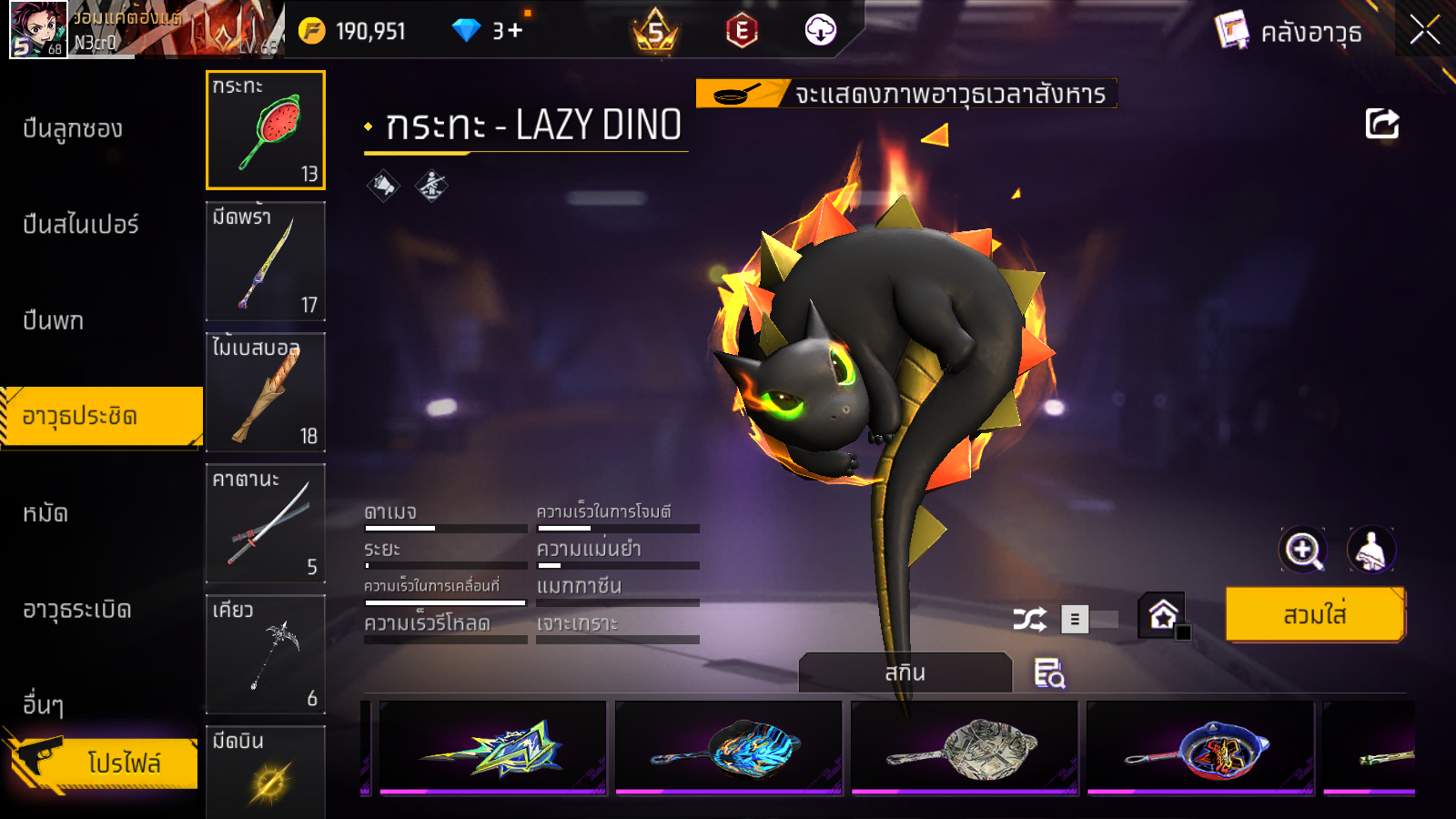Share the skin with the share icon
This screenshot has width=1456, height=819.
1381,124
